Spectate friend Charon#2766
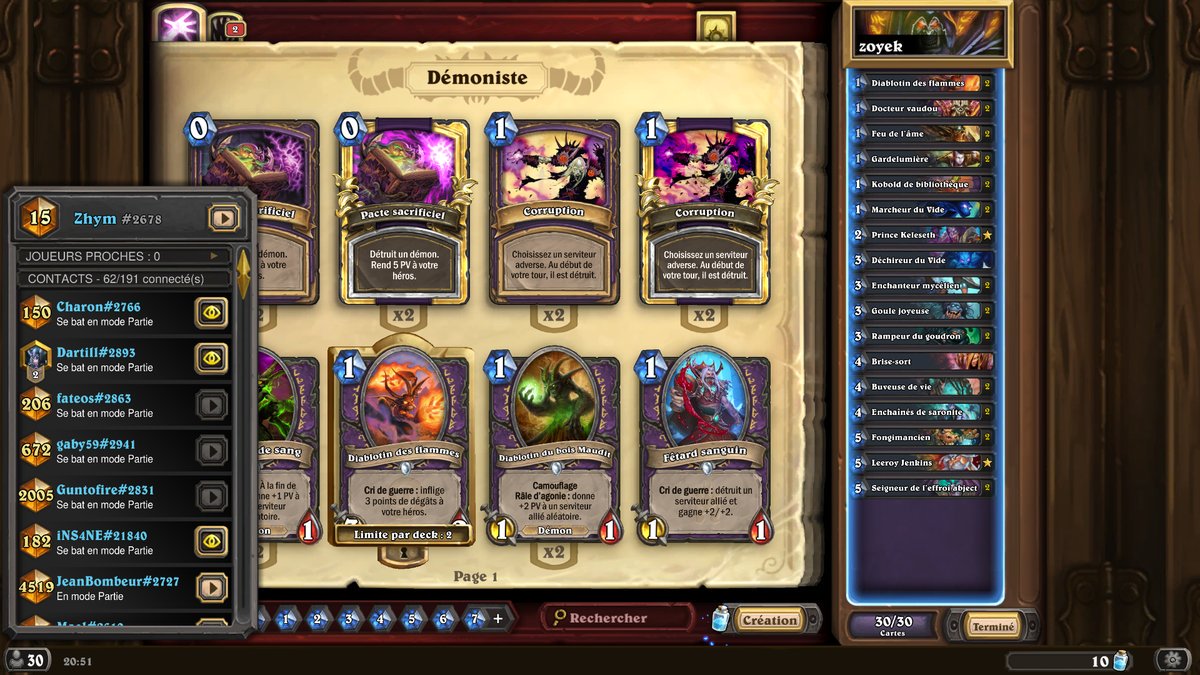 (x=211, y=313)
